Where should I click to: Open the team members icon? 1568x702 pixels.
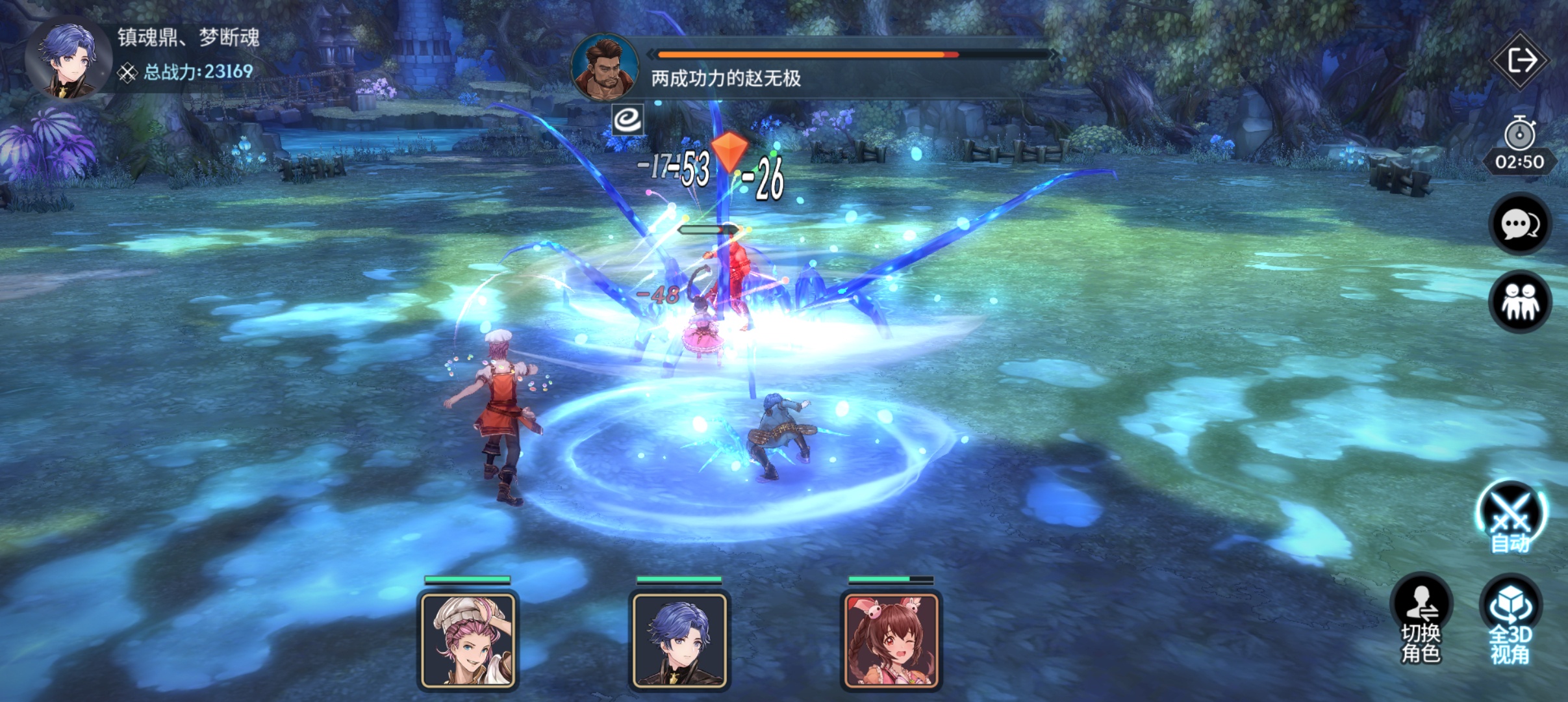pos(1519,302)
